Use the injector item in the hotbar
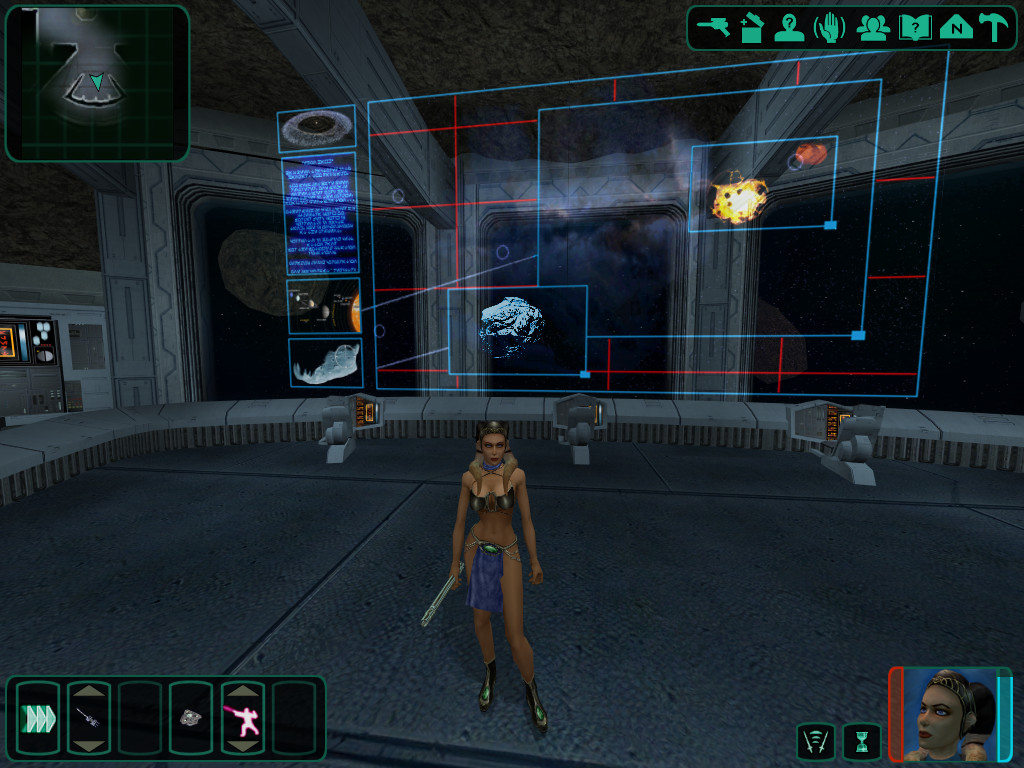1024x768 pixels. (88, 717)
